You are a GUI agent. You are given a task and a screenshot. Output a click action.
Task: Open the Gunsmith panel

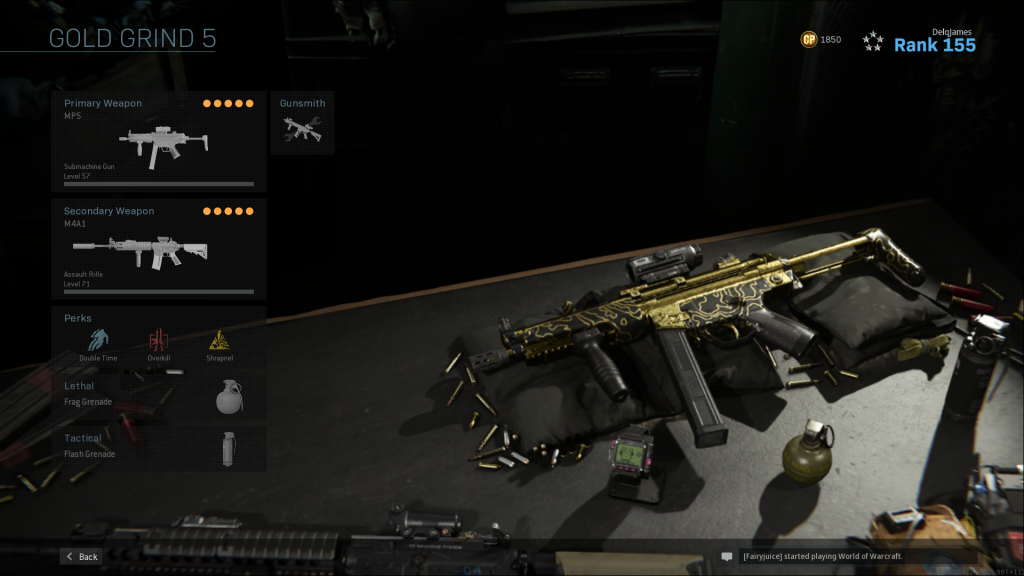302,123
